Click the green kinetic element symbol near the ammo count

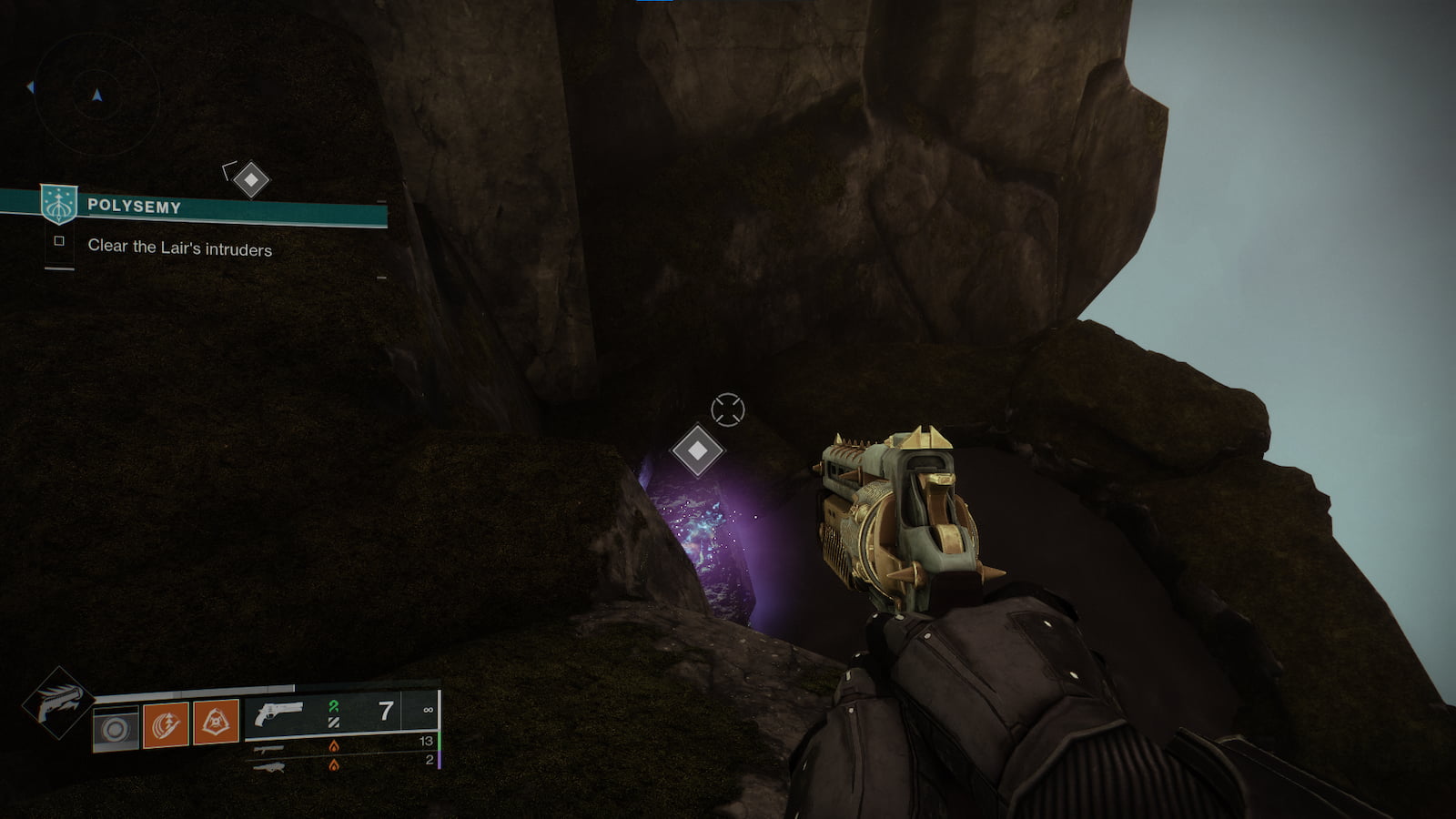click(334, 707)
